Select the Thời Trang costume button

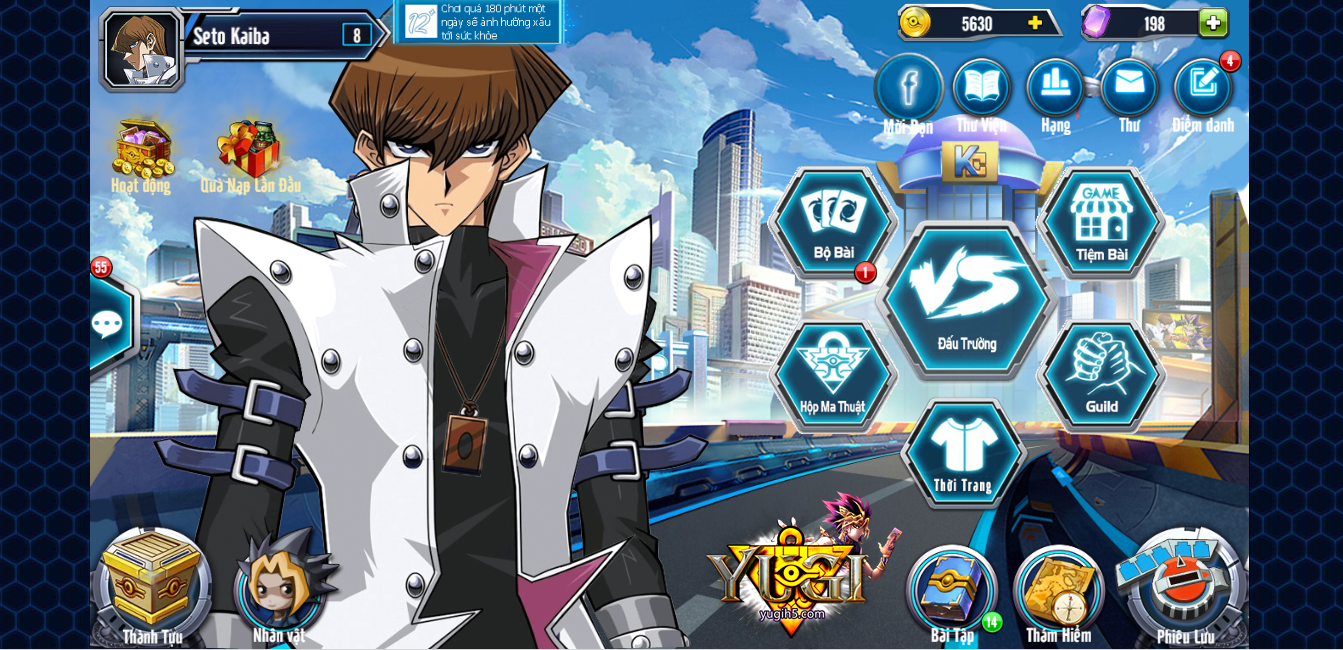(x=963, y=453)
